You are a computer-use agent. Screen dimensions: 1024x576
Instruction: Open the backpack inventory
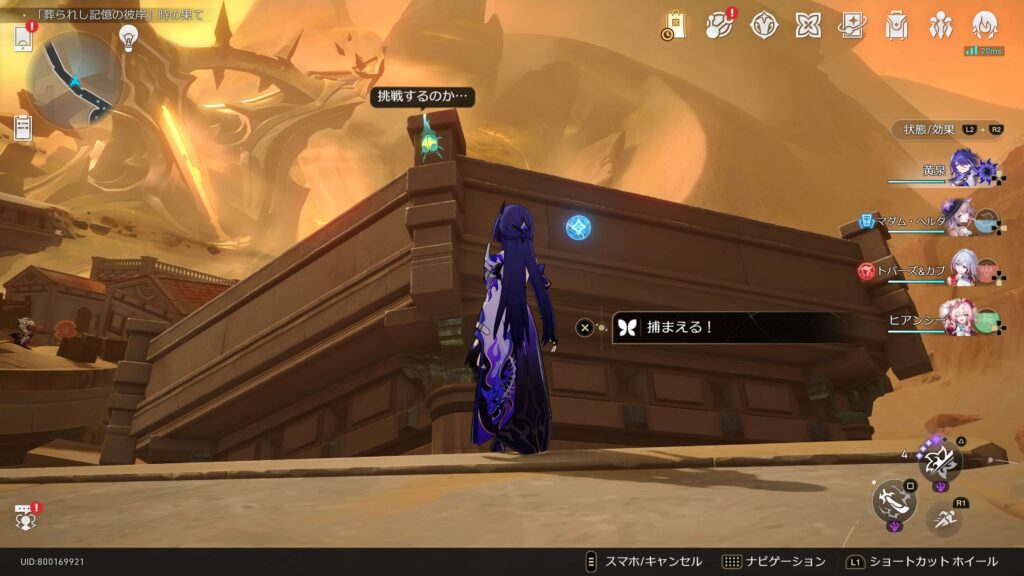896,25
